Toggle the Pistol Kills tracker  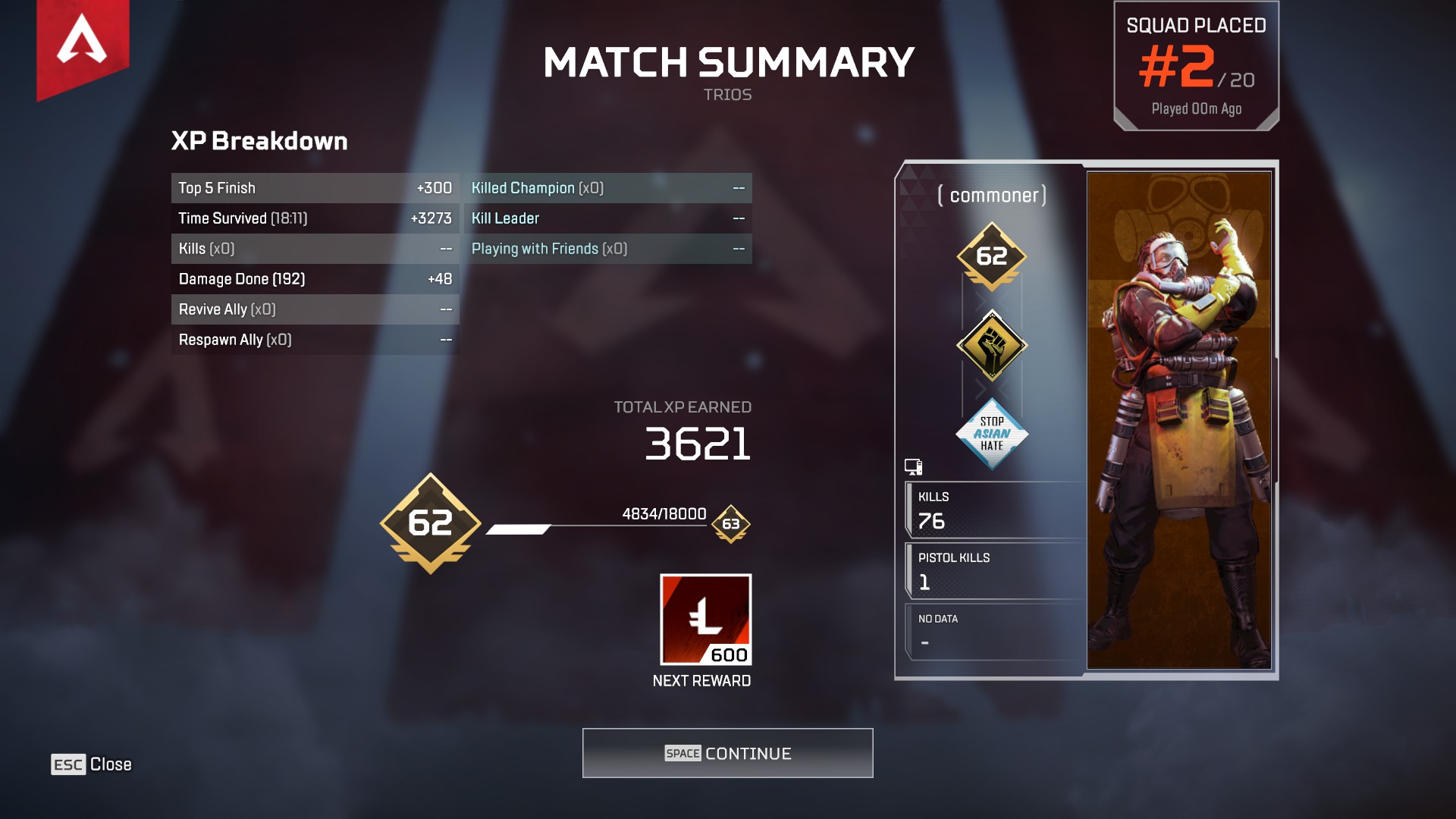coord(993,570)
